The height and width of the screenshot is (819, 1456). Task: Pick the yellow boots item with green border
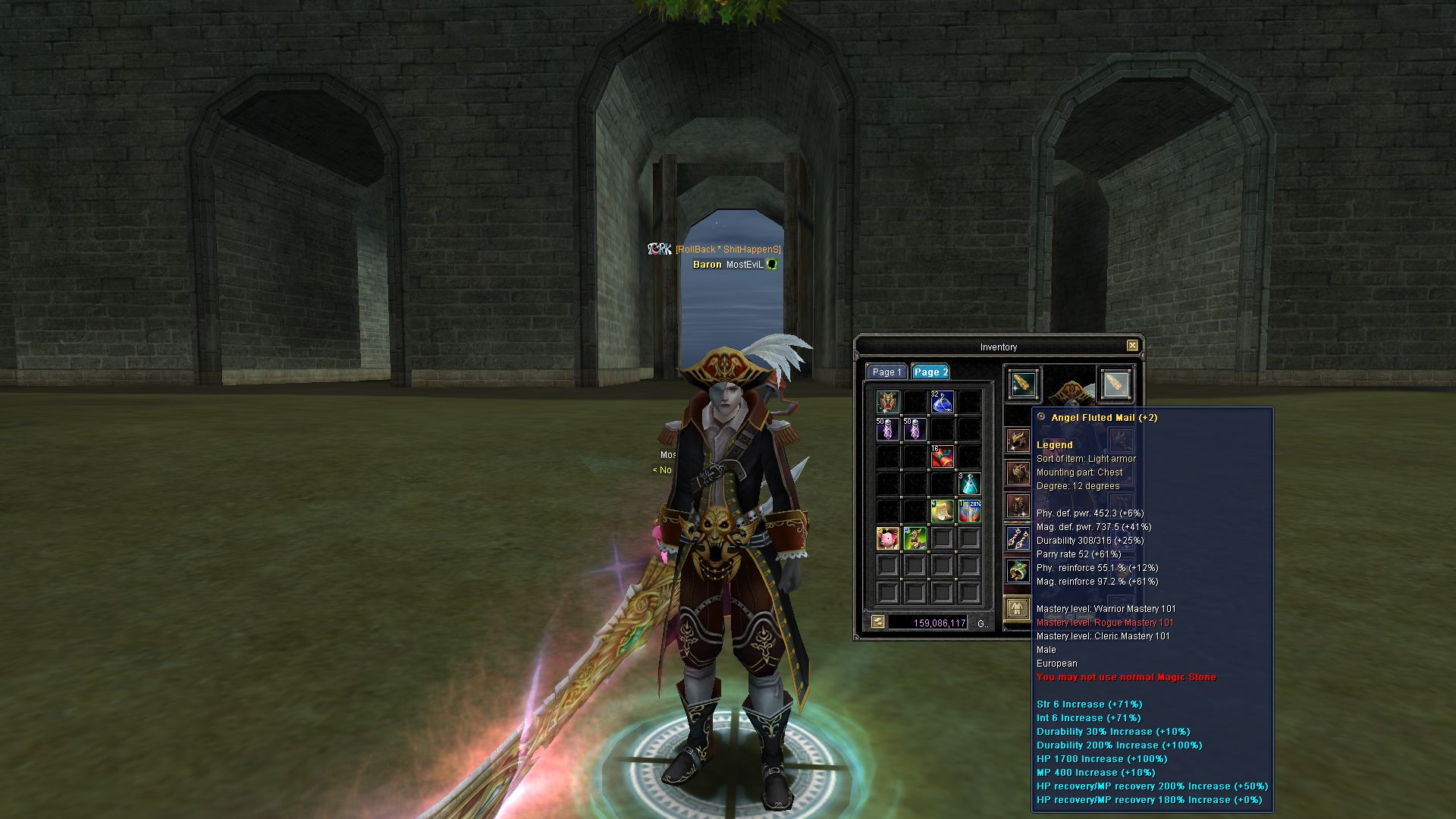click(x=942, y=511)
